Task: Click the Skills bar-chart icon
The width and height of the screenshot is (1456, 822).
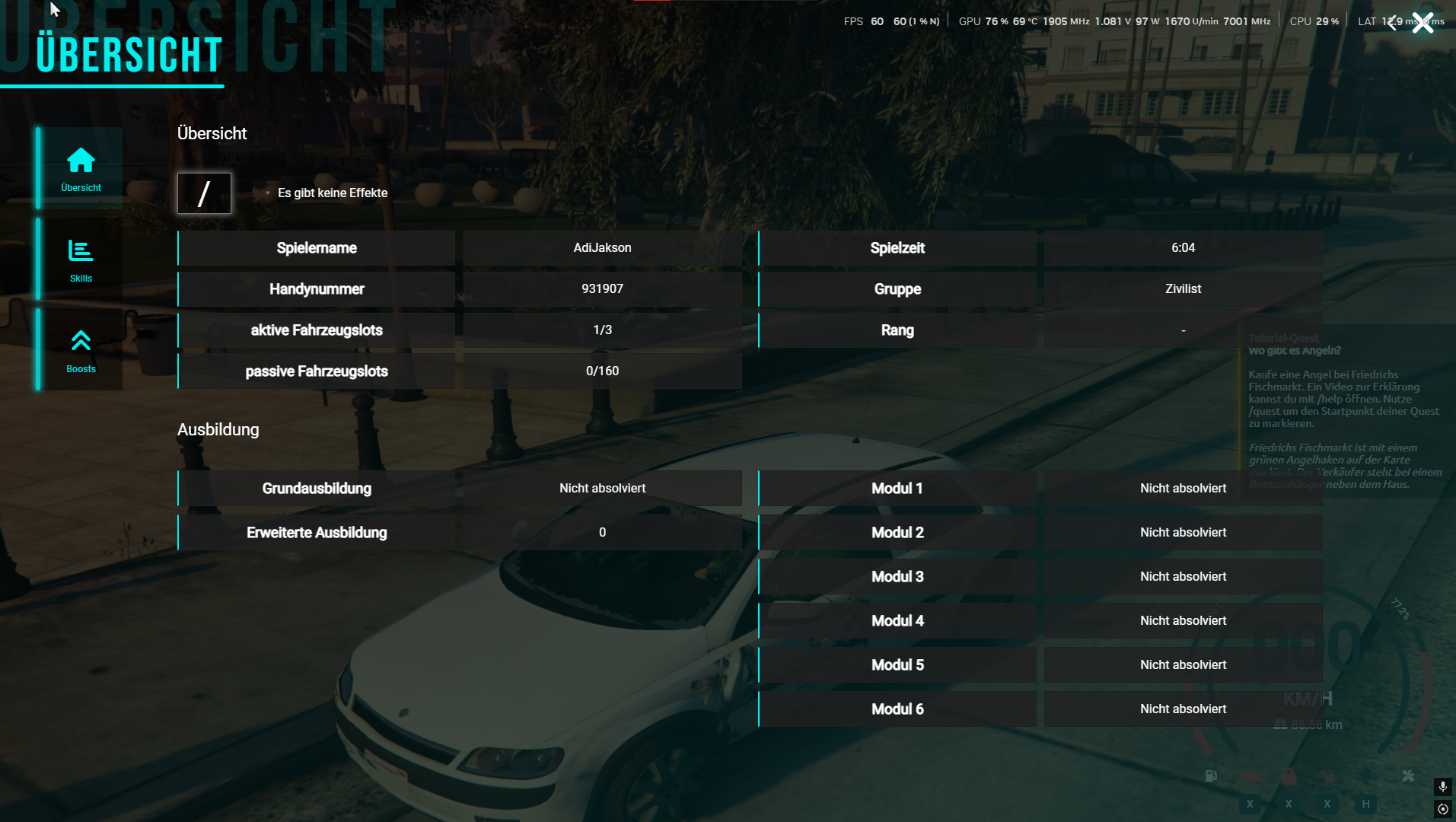Action: pos(81,249)
